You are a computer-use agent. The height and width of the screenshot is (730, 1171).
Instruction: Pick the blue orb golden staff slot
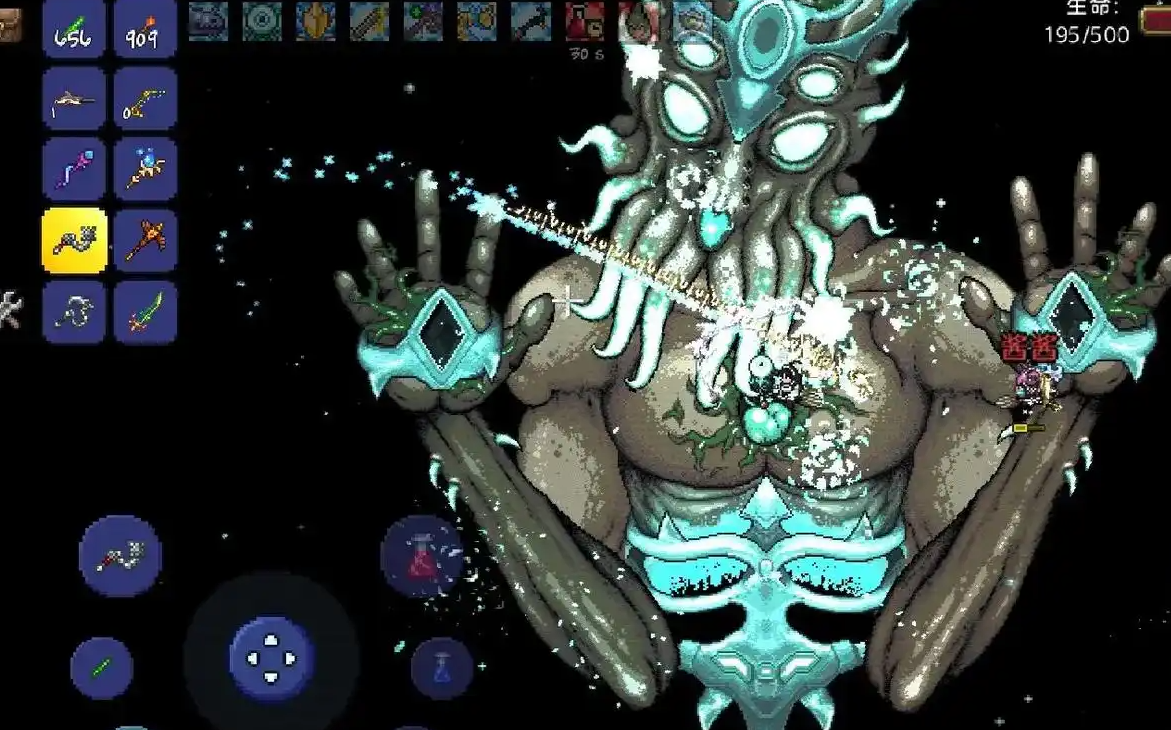pos(145,170)
